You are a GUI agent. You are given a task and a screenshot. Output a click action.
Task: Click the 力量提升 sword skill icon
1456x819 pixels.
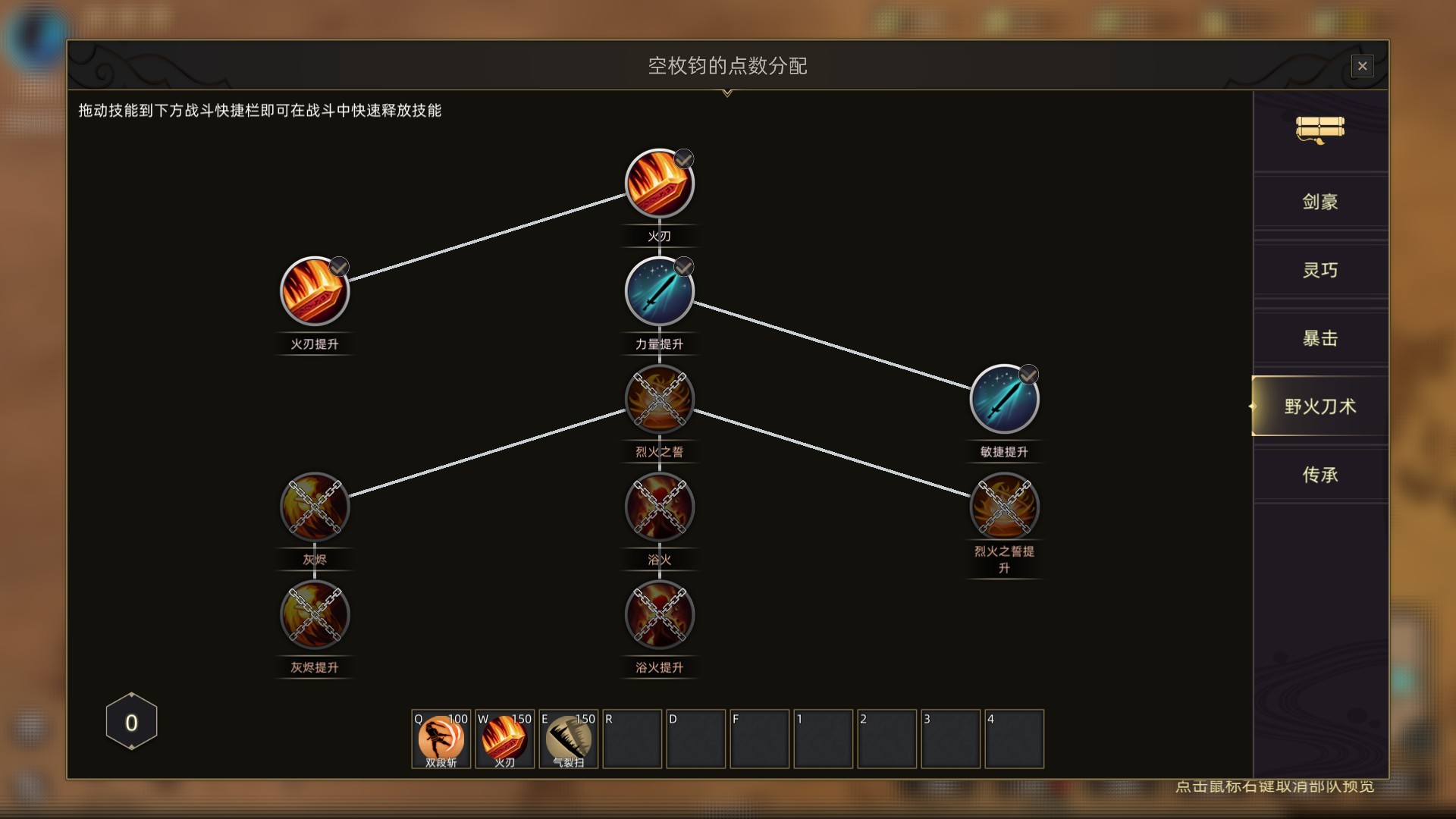[x=658, y=290]
